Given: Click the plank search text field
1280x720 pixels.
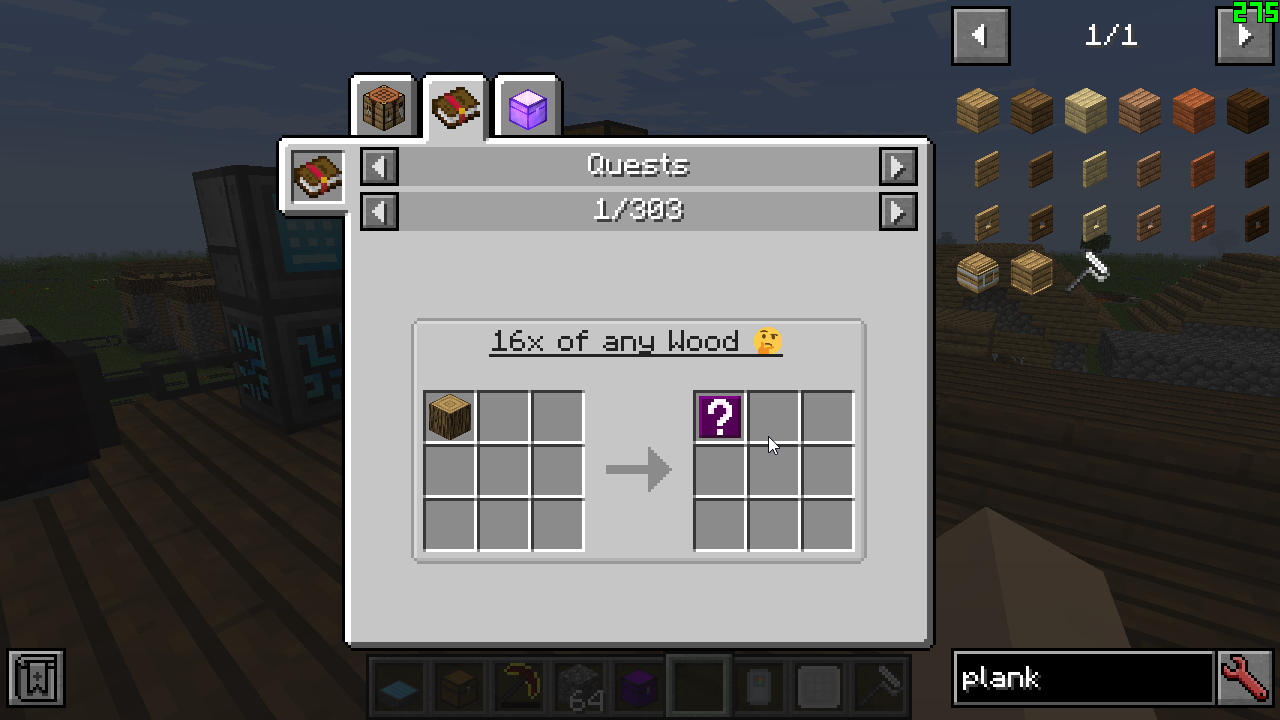Looking at the screenshot, I should 1083,679.
